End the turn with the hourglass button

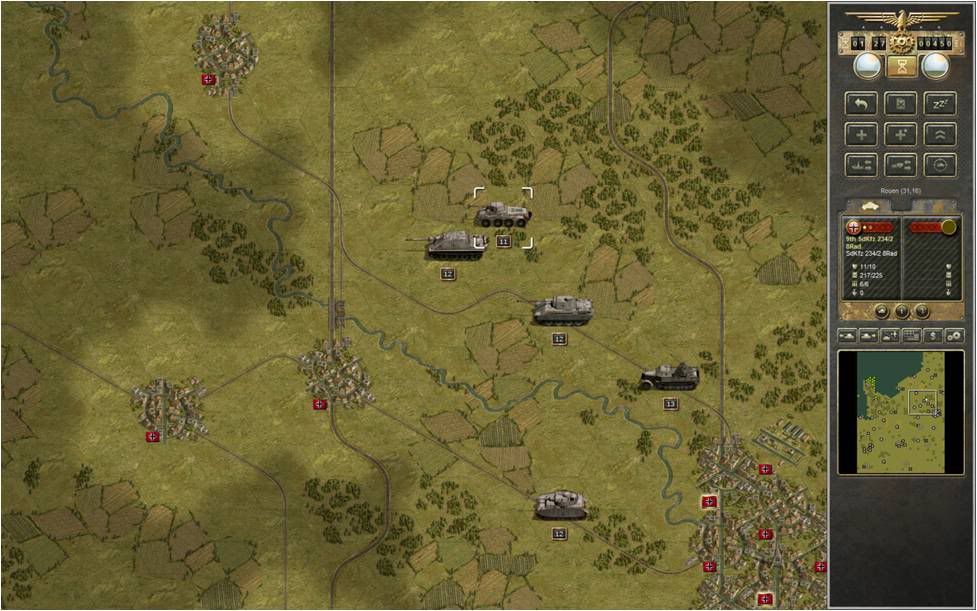902,67
